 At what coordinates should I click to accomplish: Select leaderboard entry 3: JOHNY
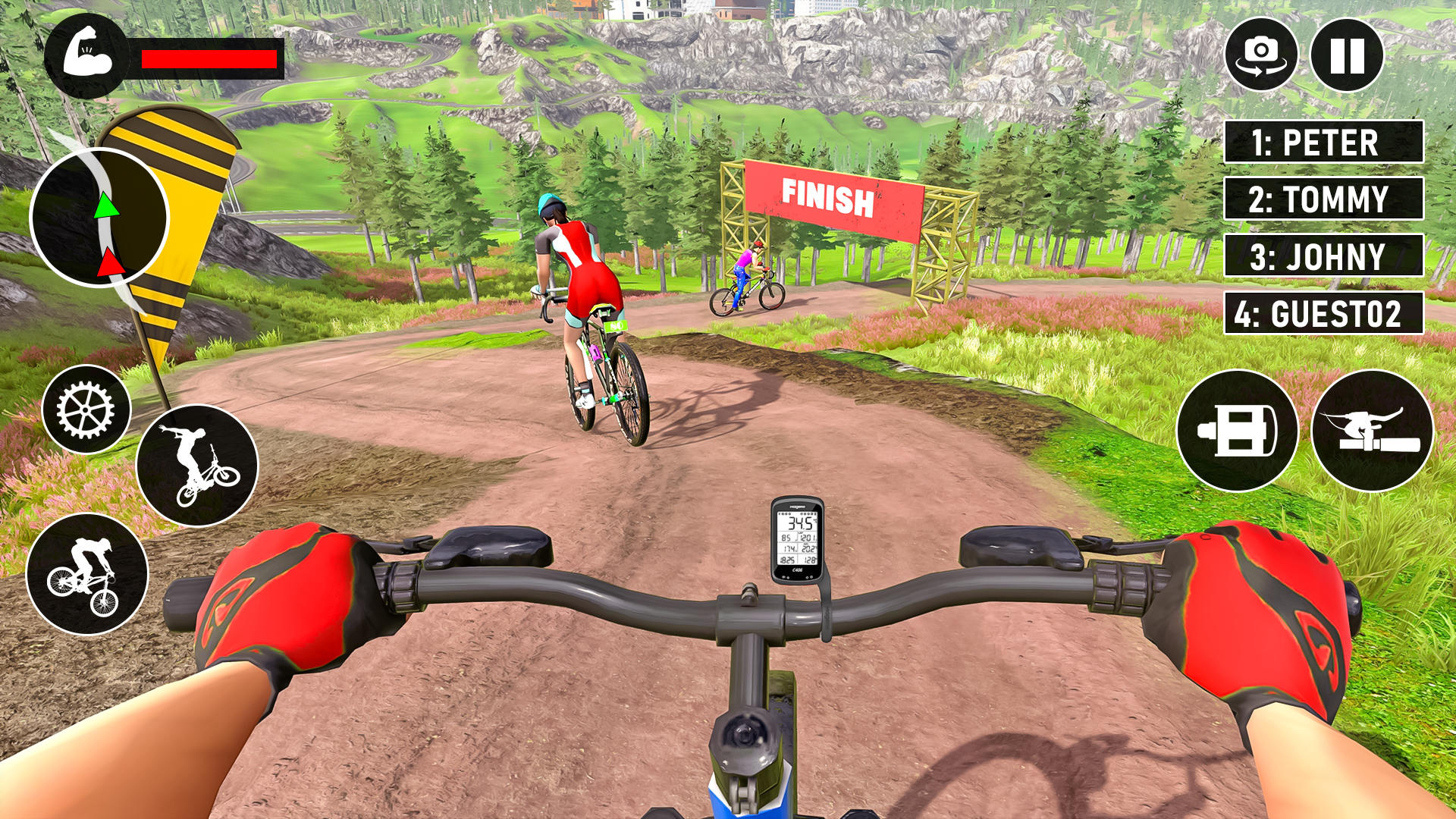click(x=1323, y=255)
